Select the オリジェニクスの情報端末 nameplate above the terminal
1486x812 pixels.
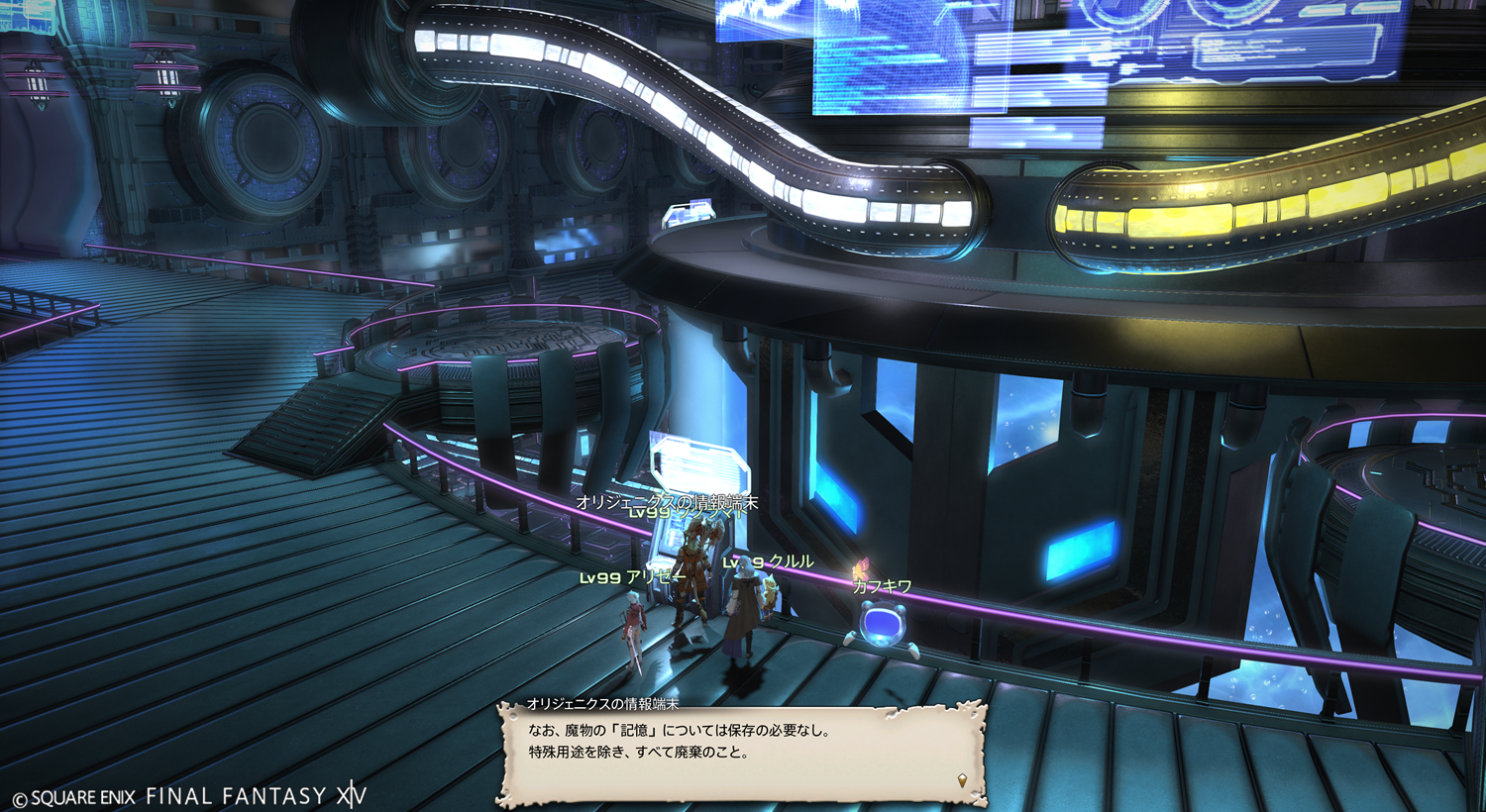[x=667, y=502]
